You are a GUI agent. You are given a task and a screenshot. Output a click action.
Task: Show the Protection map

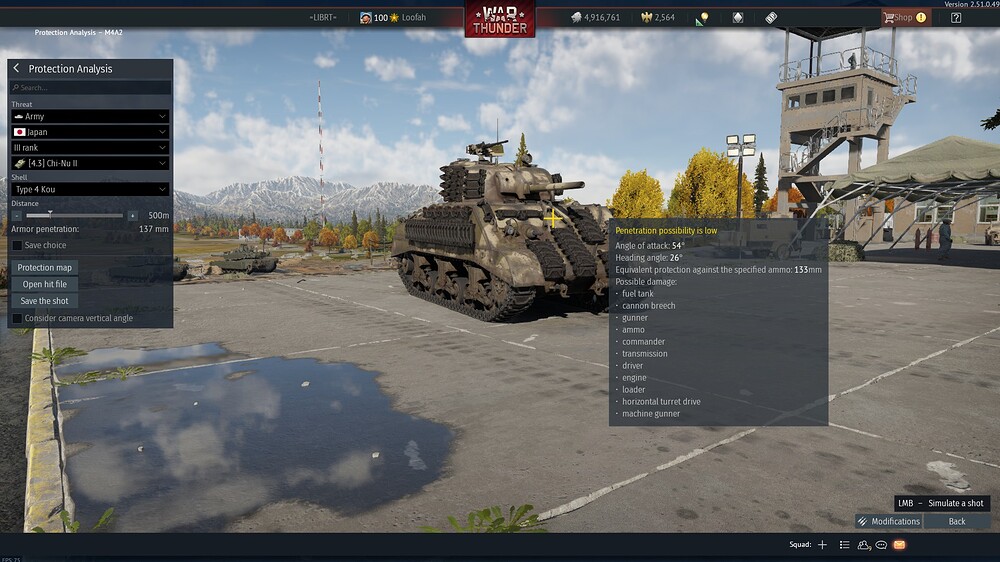(x=45, y=268)
